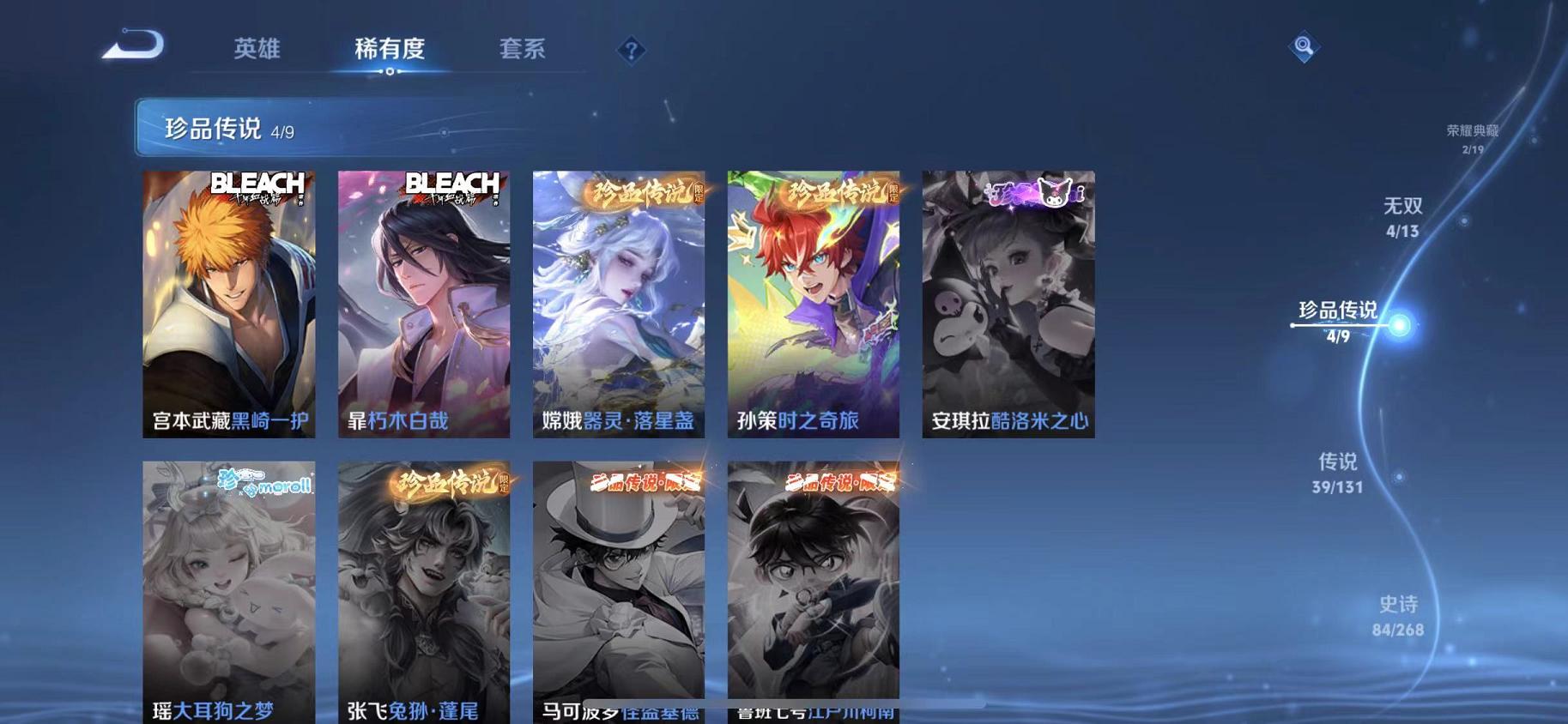Click the 珍品传说 4/9 header banner
Screen dimensions: 1568x724
click(343, 130)
